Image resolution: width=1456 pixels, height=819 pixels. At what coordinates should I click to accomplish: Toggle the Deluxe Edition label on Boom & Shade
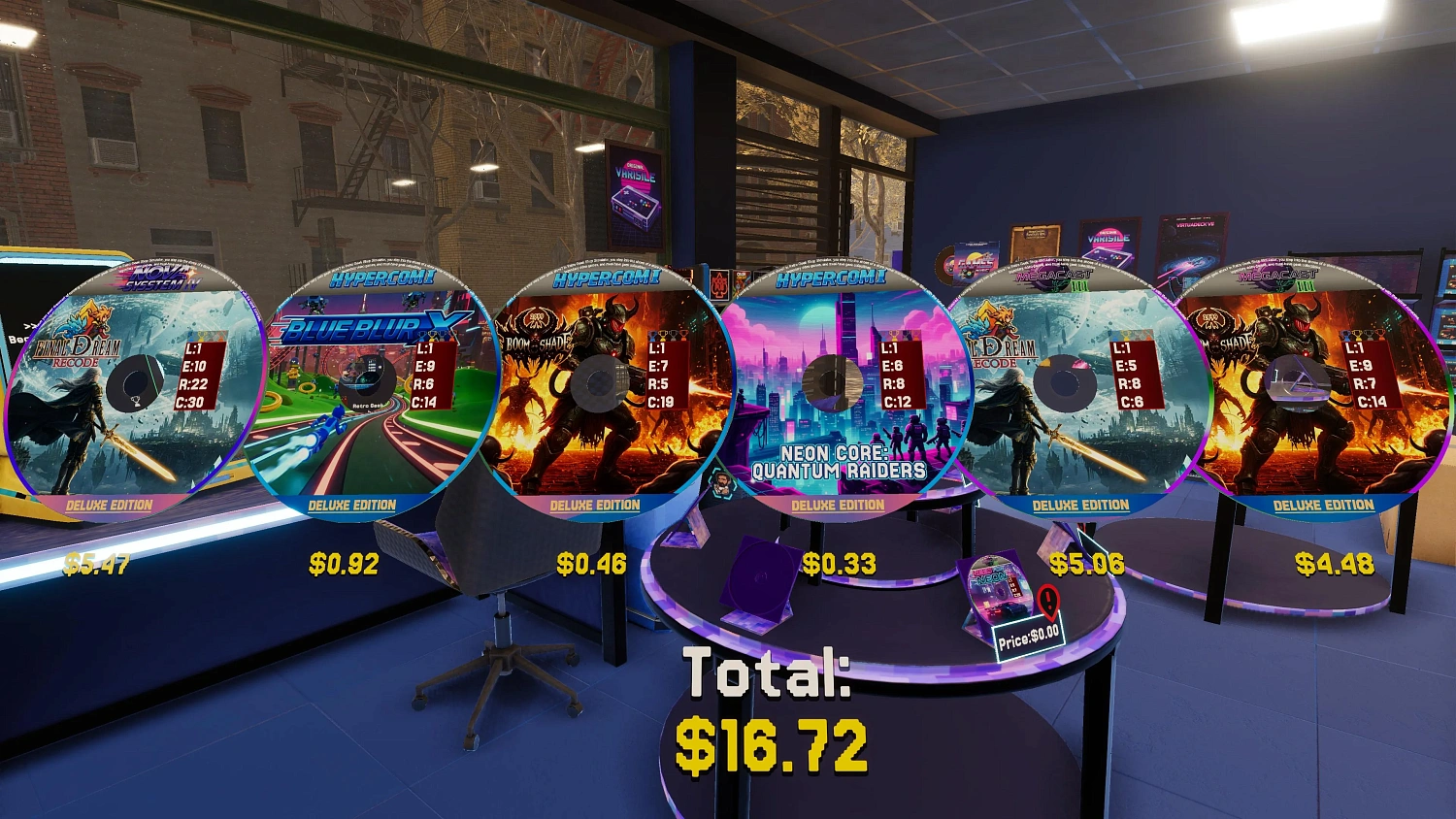point(596,506)
